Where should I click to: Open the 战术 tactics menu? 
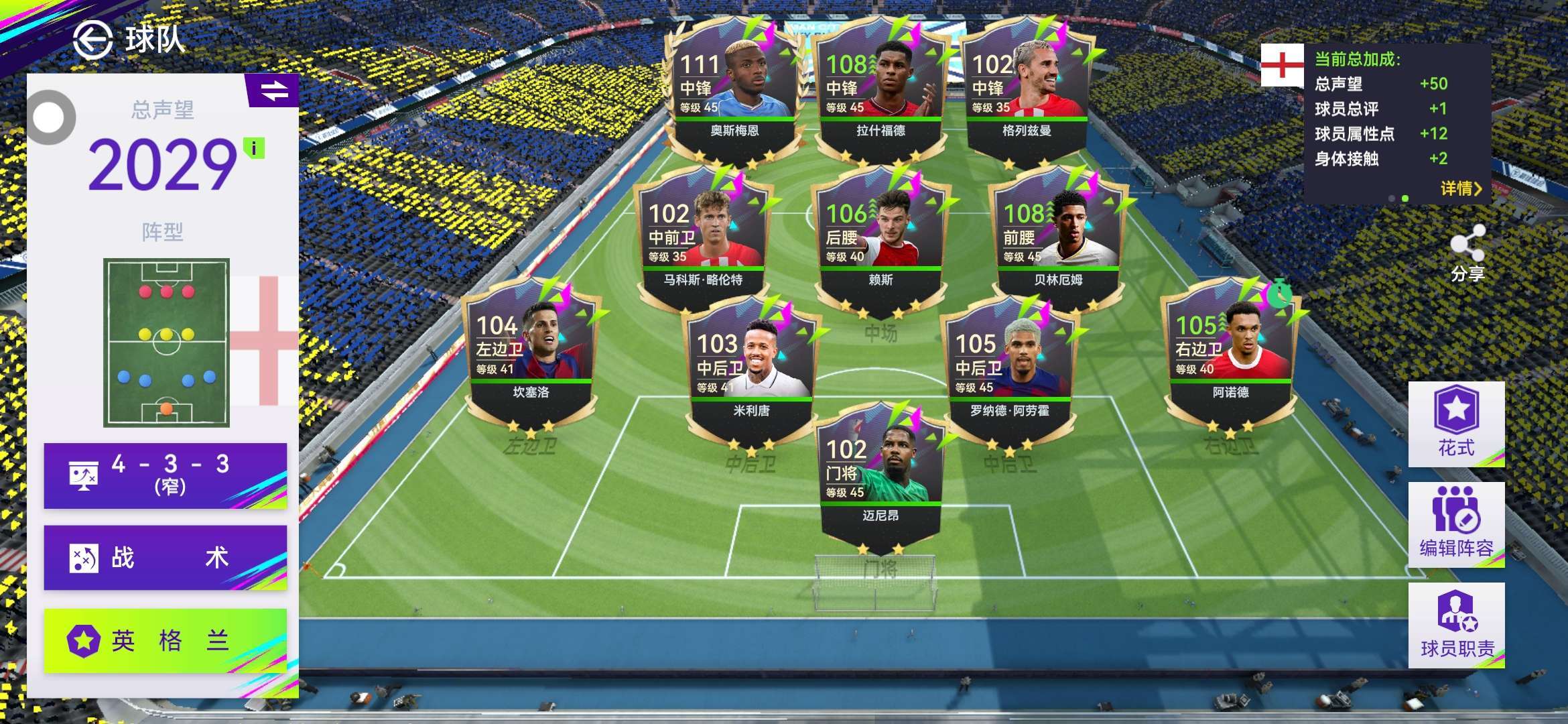click(x=166, y=558)
